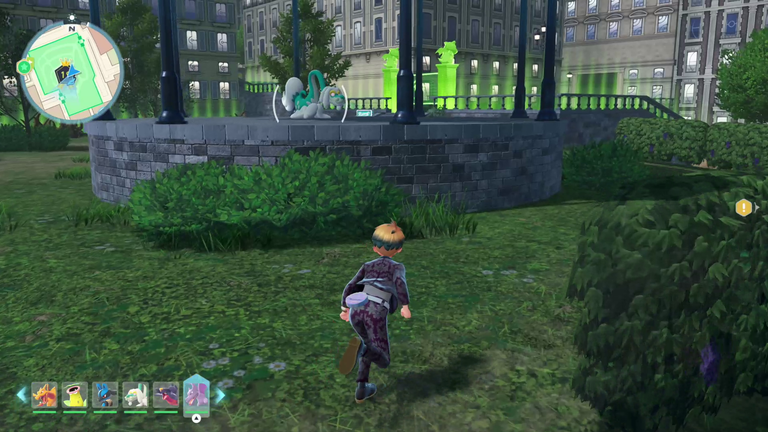Select the Garchomp party slot
The width and height of the screenshot is (768, 432).
click(x=166, y=395)
